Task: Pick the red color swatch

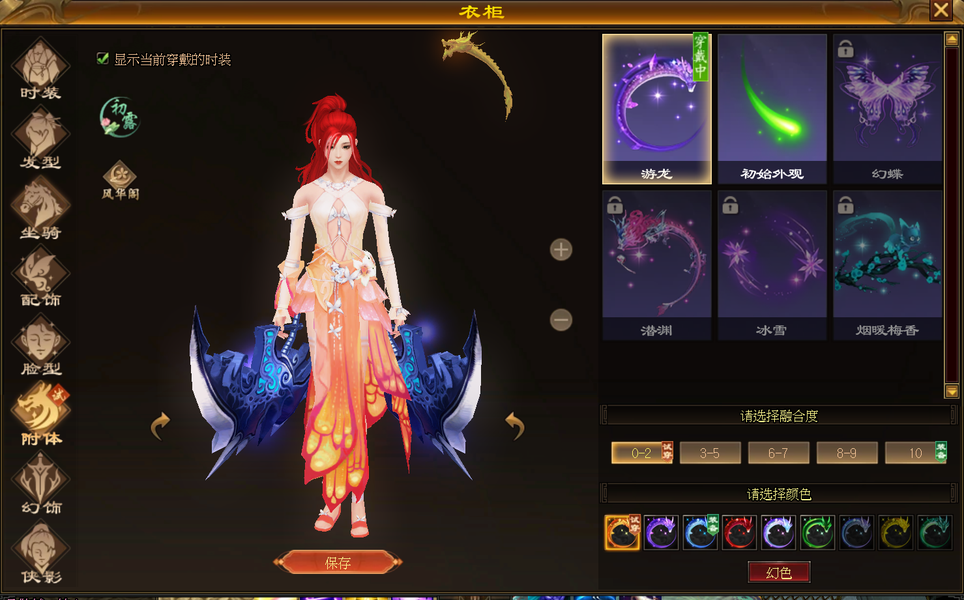Action: click(x=739, y=532)
